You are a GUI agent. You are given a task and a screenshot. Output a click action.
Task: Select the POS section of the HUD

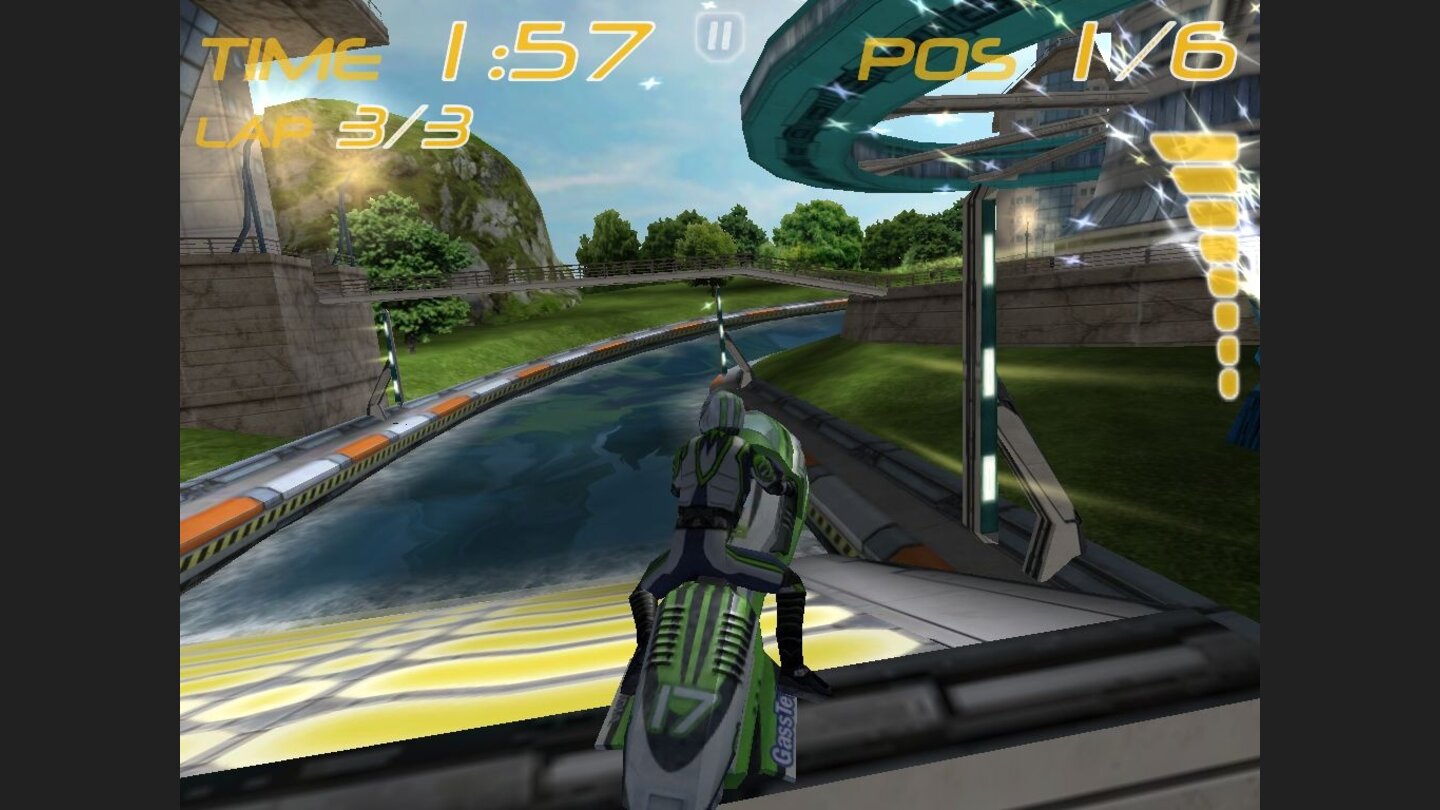click(x=935, y=55)
